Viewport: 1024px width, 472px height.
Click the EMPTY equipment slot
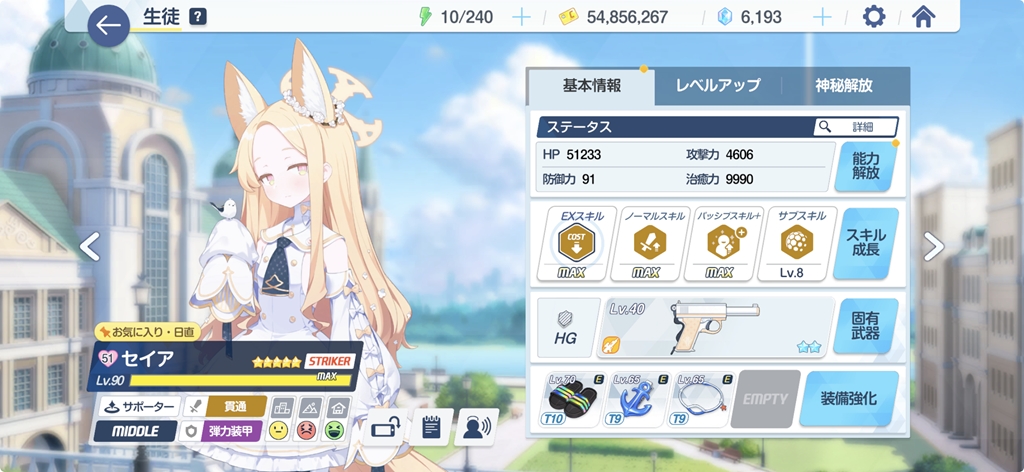pyautogui.click(x=765, y=400)
